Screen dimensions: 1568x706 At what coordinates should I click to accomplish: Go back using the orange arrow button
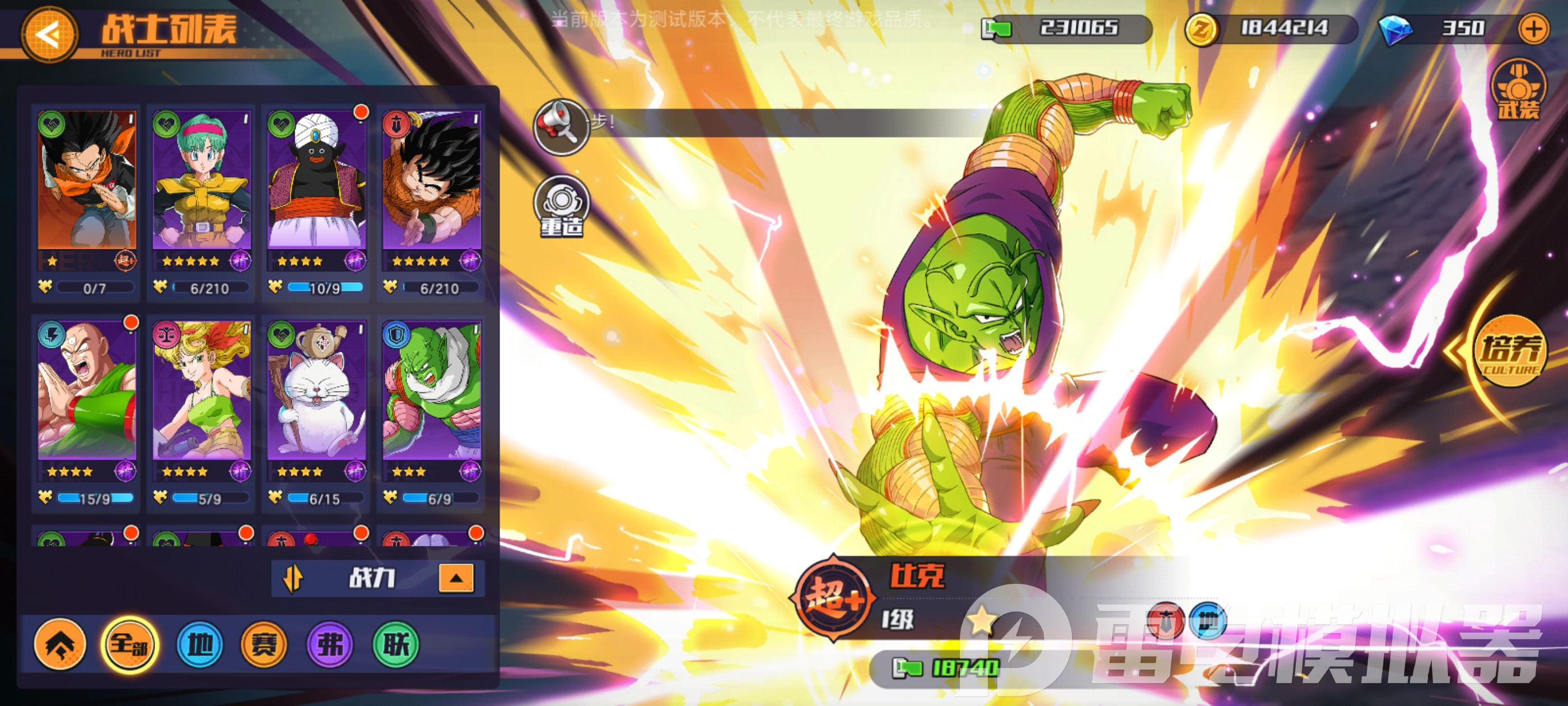coord(49,35)
